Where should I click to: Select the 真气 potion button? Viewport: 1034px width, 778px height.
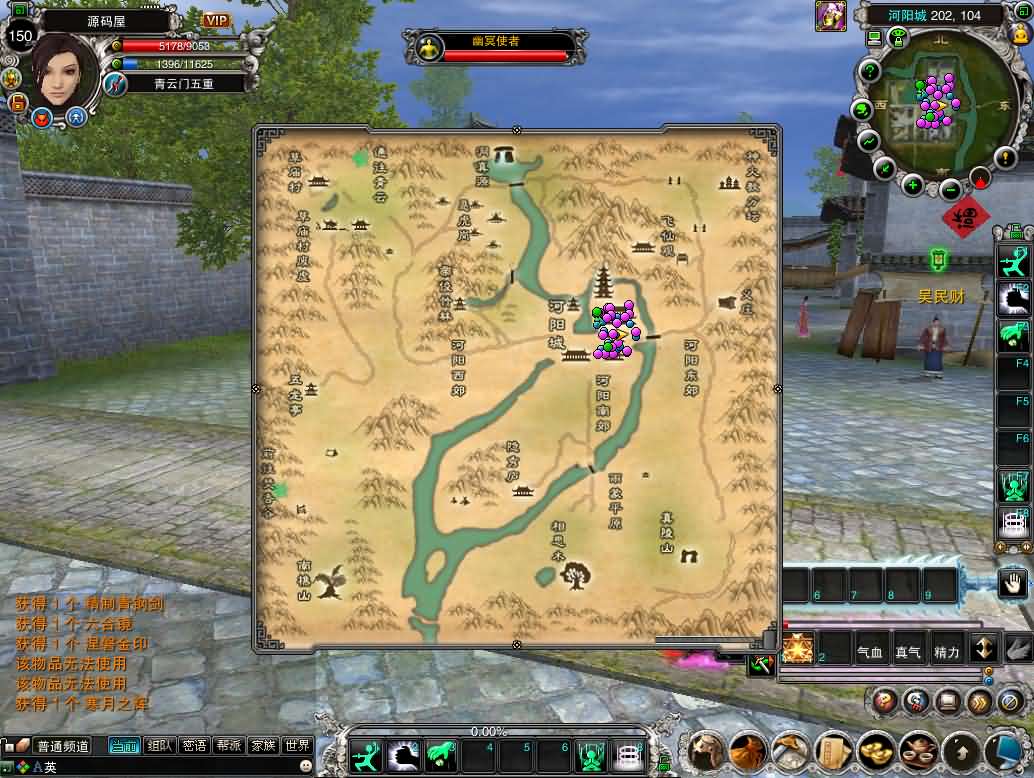[x=907, y=652]
